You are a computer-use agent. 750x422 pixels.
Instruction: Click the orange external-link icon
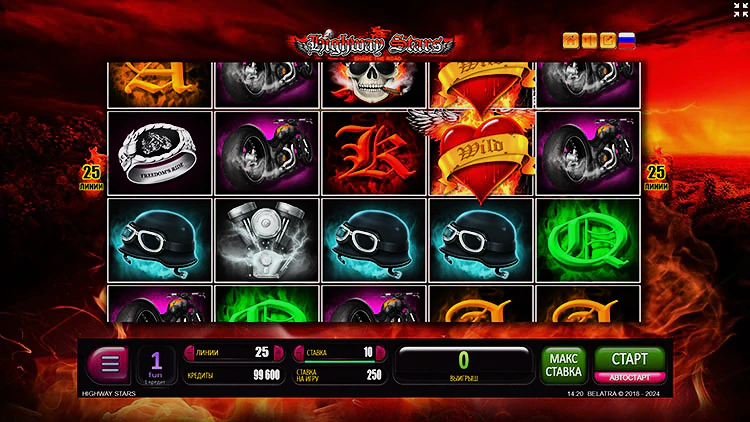pyautogui.click(x=607, y=40)
